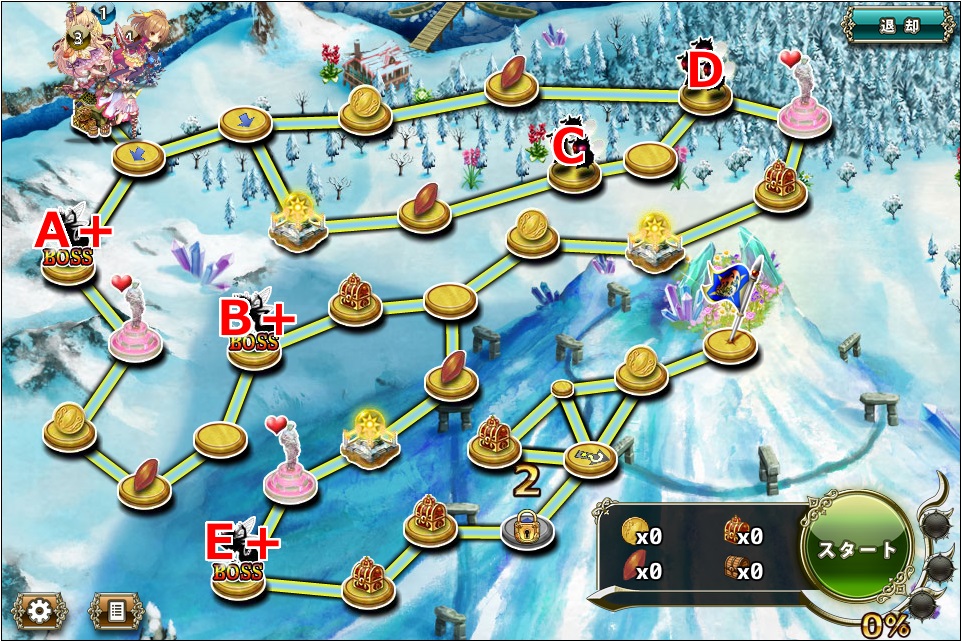Select the curved arrows swap node
The image size is (962, 642).
(591, 459)
